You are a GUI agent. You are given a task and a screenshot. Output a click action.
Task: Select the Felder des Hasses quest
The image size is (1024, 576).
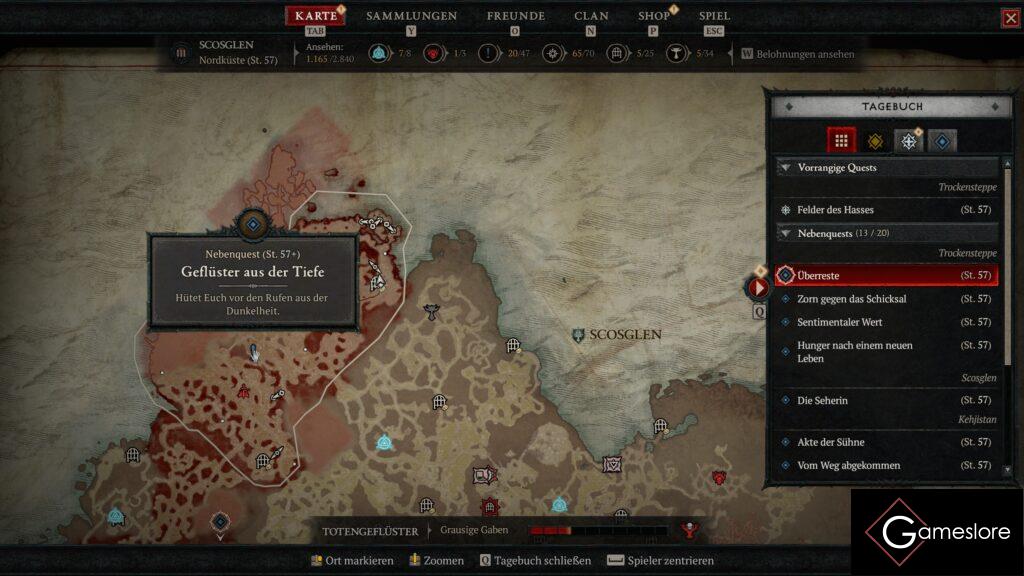(835, 210)
